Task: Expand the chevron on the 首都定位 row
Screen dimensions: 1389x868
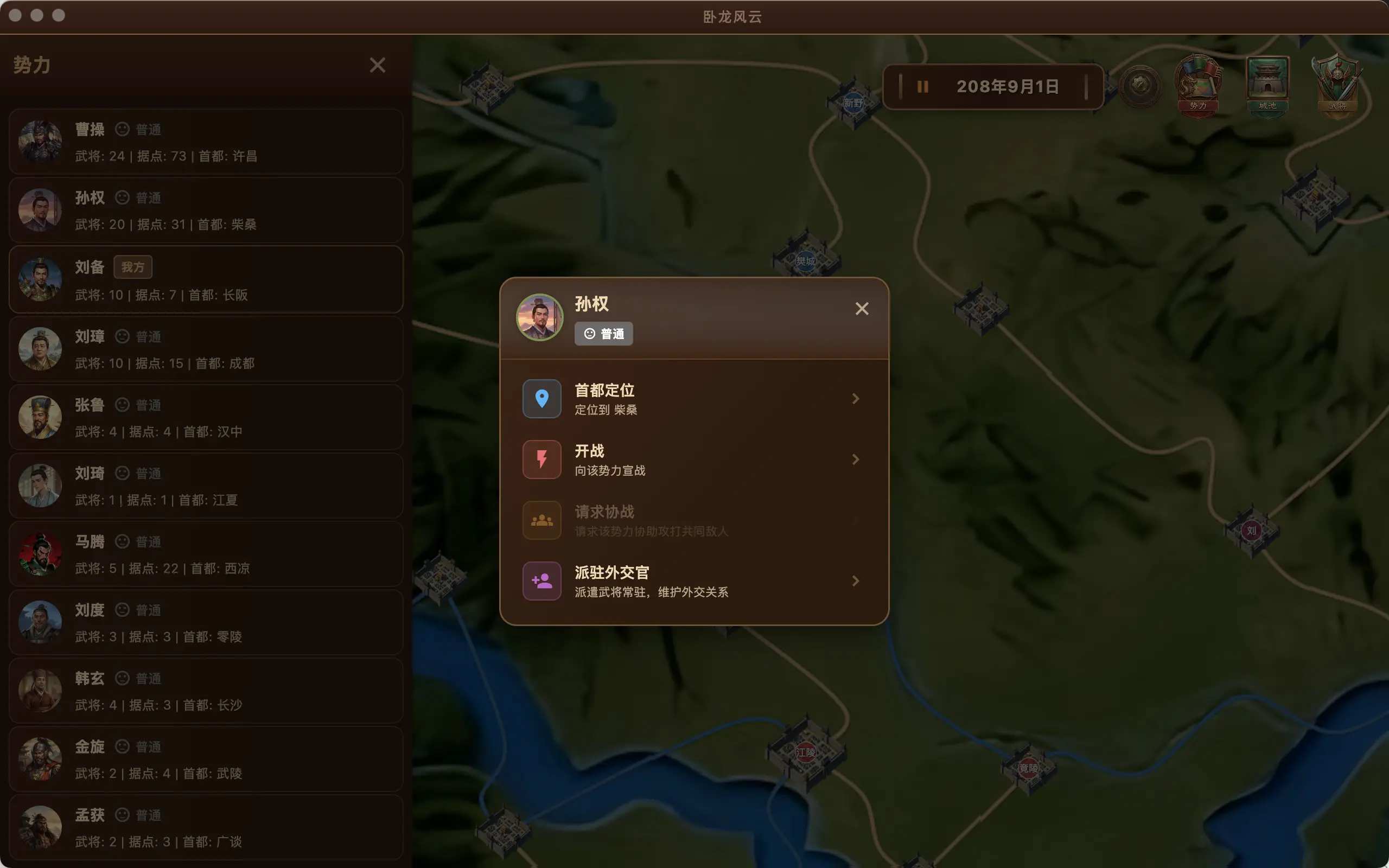Action: click(x=856, y=398)
